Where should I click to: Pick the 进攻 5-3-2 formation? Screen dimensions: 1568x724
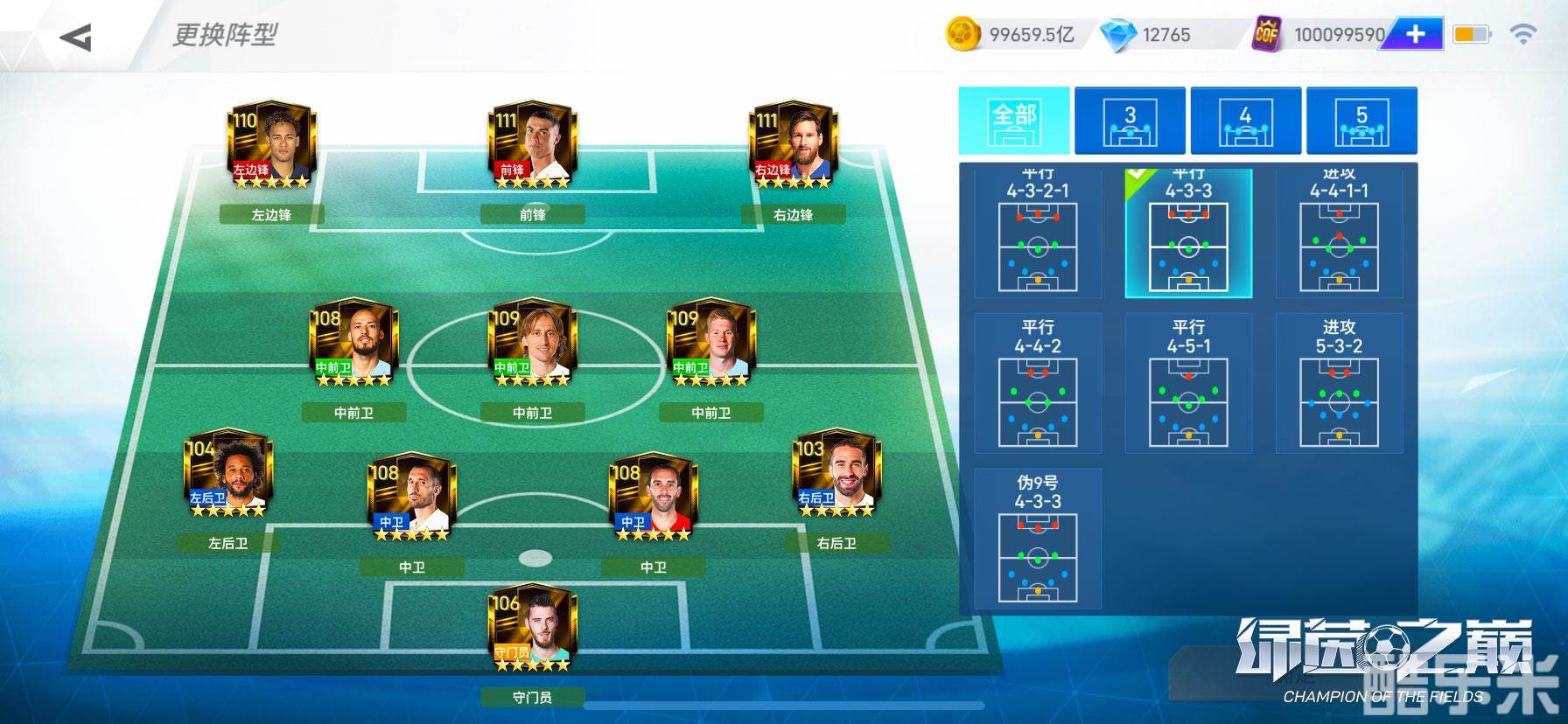1339,385
